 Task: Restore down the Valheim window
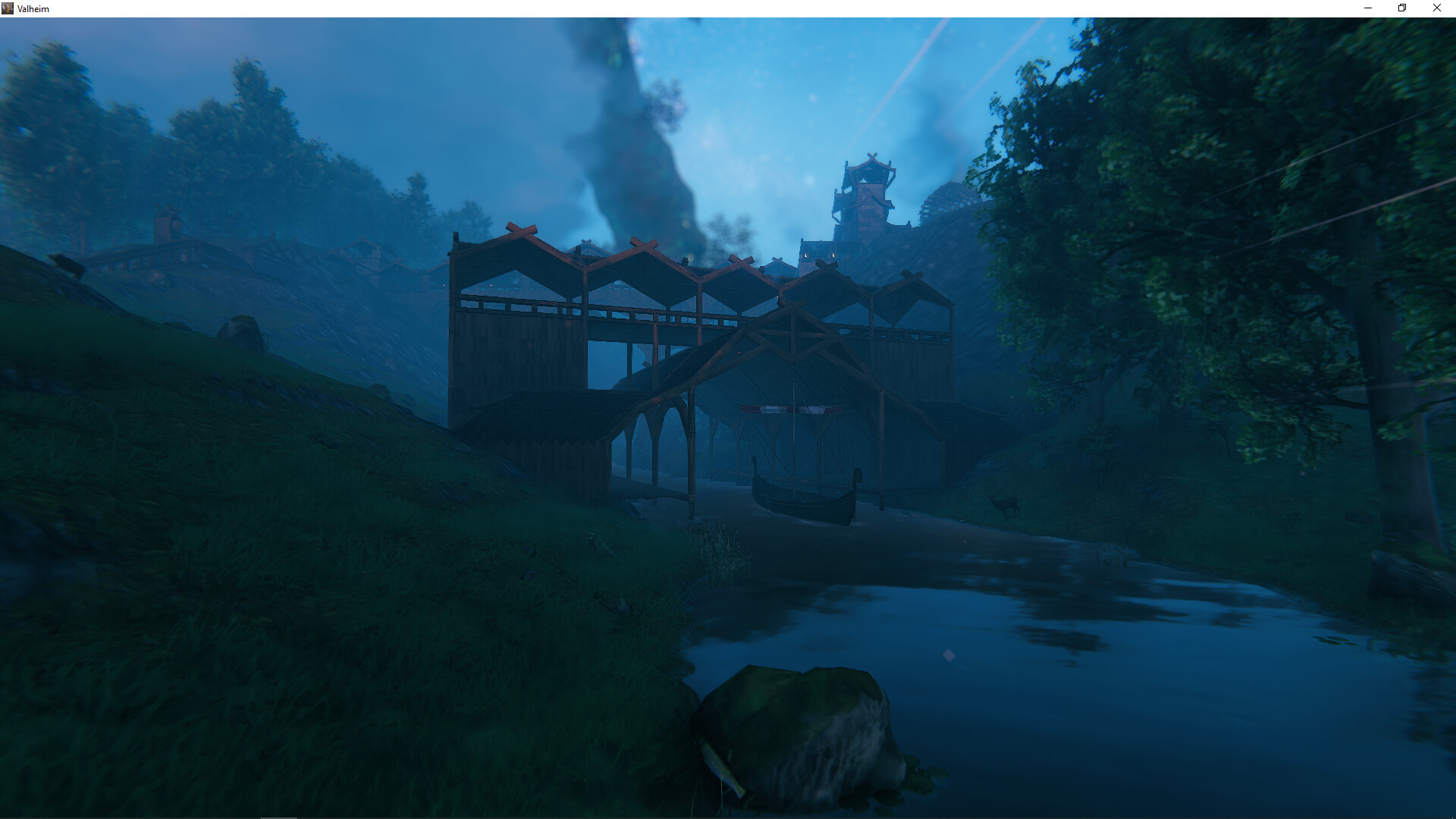1401,8
